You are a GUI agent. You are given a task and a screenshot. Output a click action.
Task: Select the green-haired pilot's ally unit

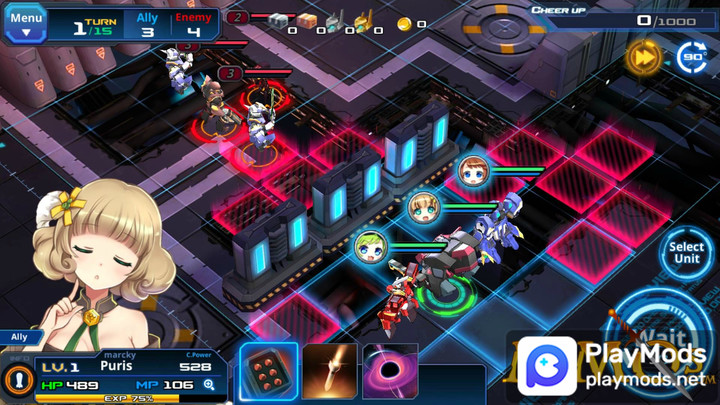(x=370, y=247)
